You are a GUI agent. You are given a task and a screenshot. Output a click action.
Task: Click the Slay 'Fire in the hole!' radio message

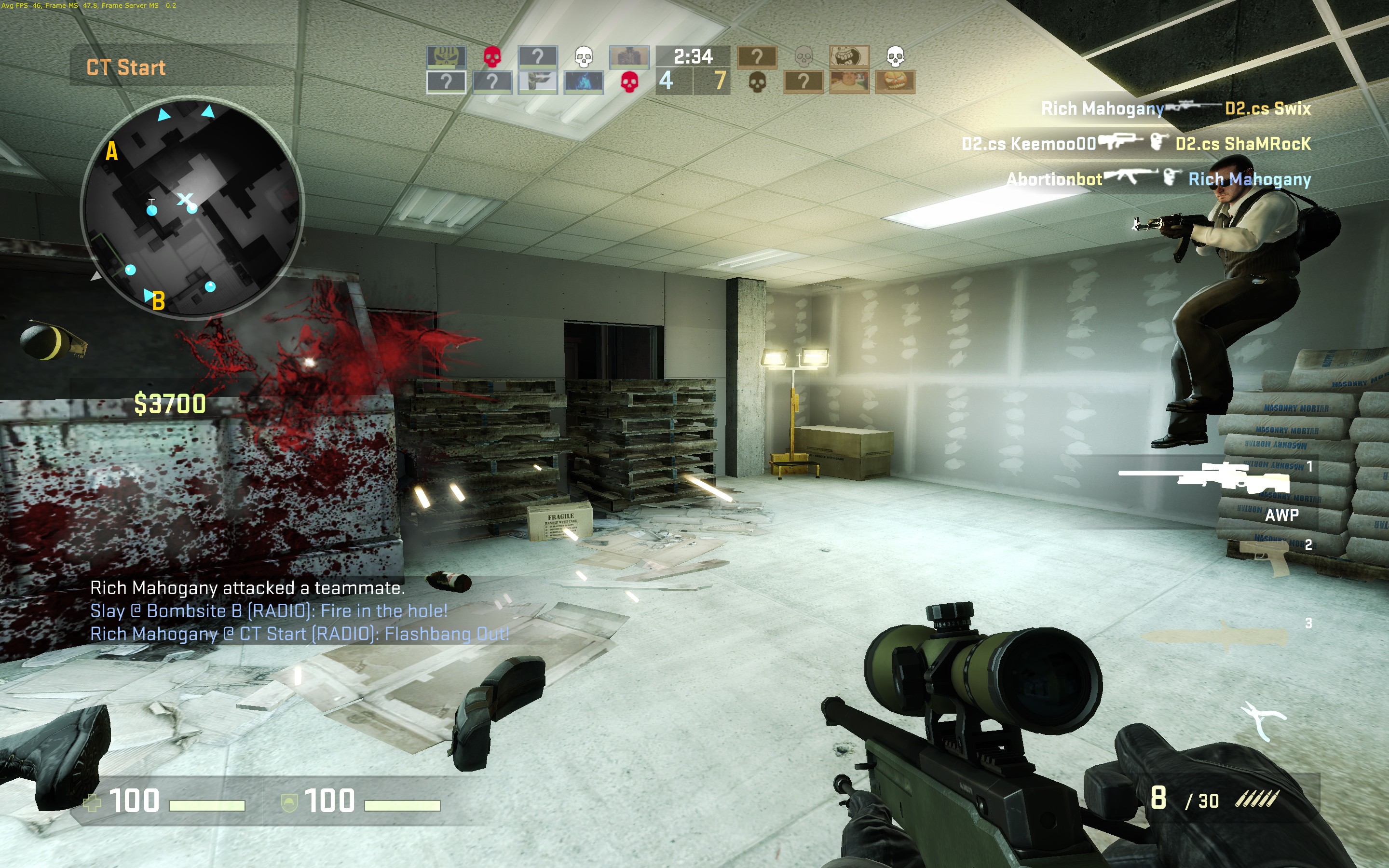269,611
